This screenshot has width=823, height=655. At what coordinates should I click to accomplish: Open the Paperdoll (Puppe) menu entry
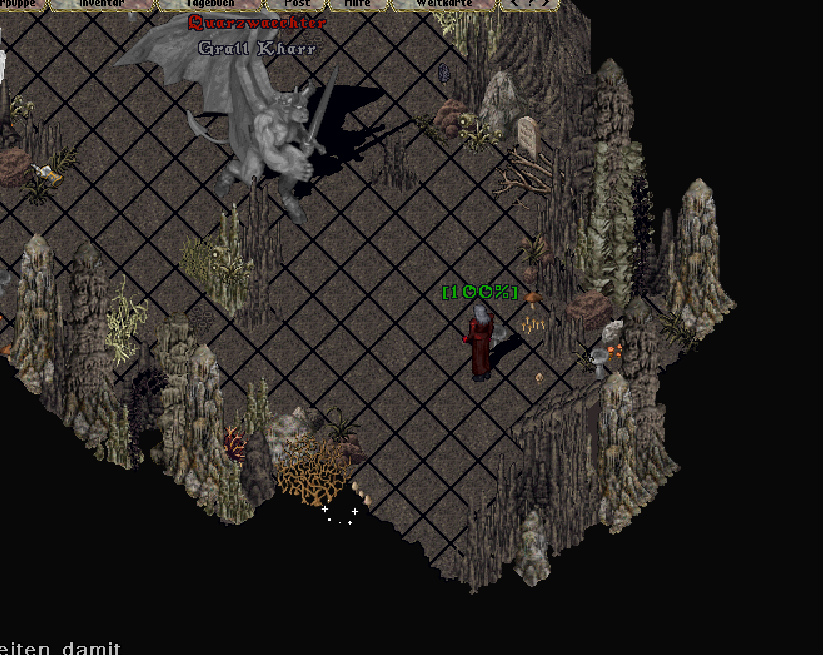point(20,4)
